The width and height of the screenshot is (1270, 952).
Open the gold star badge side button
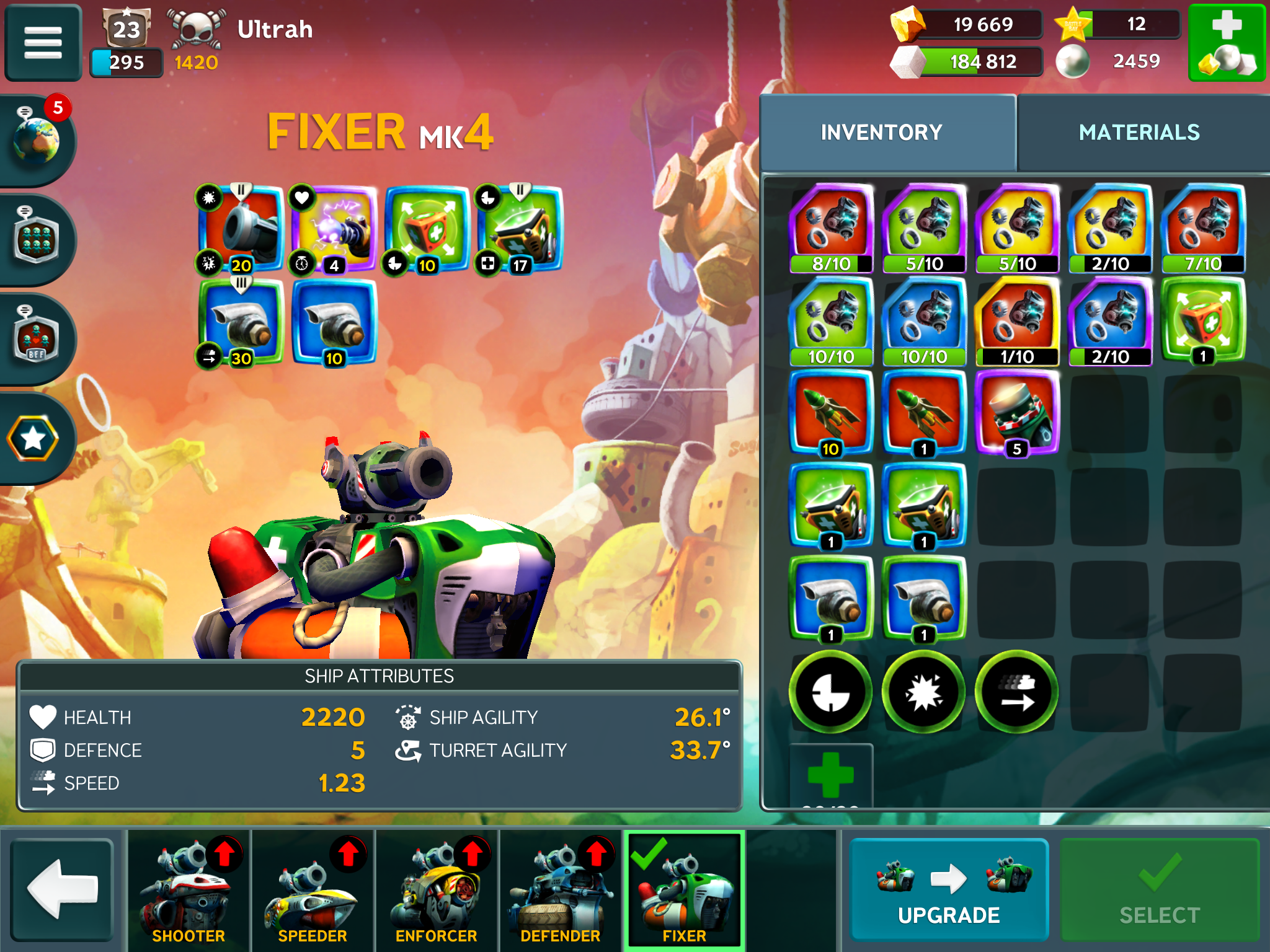click(33, 439)
